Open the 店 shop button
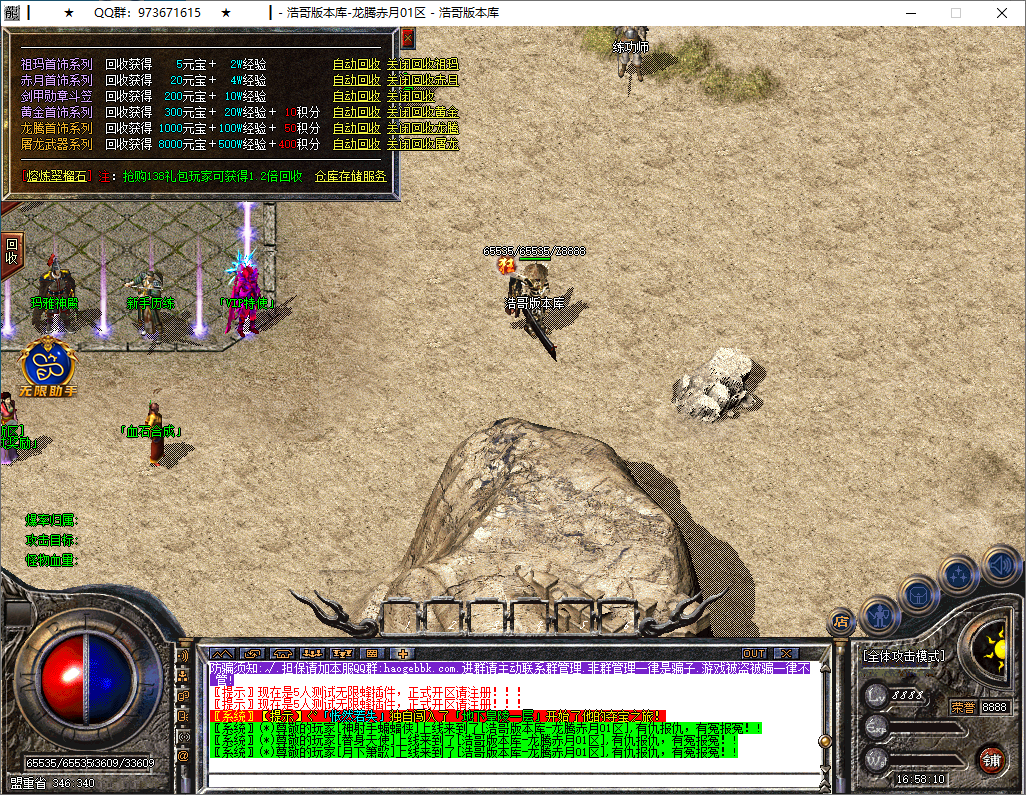 coord(842,622)
